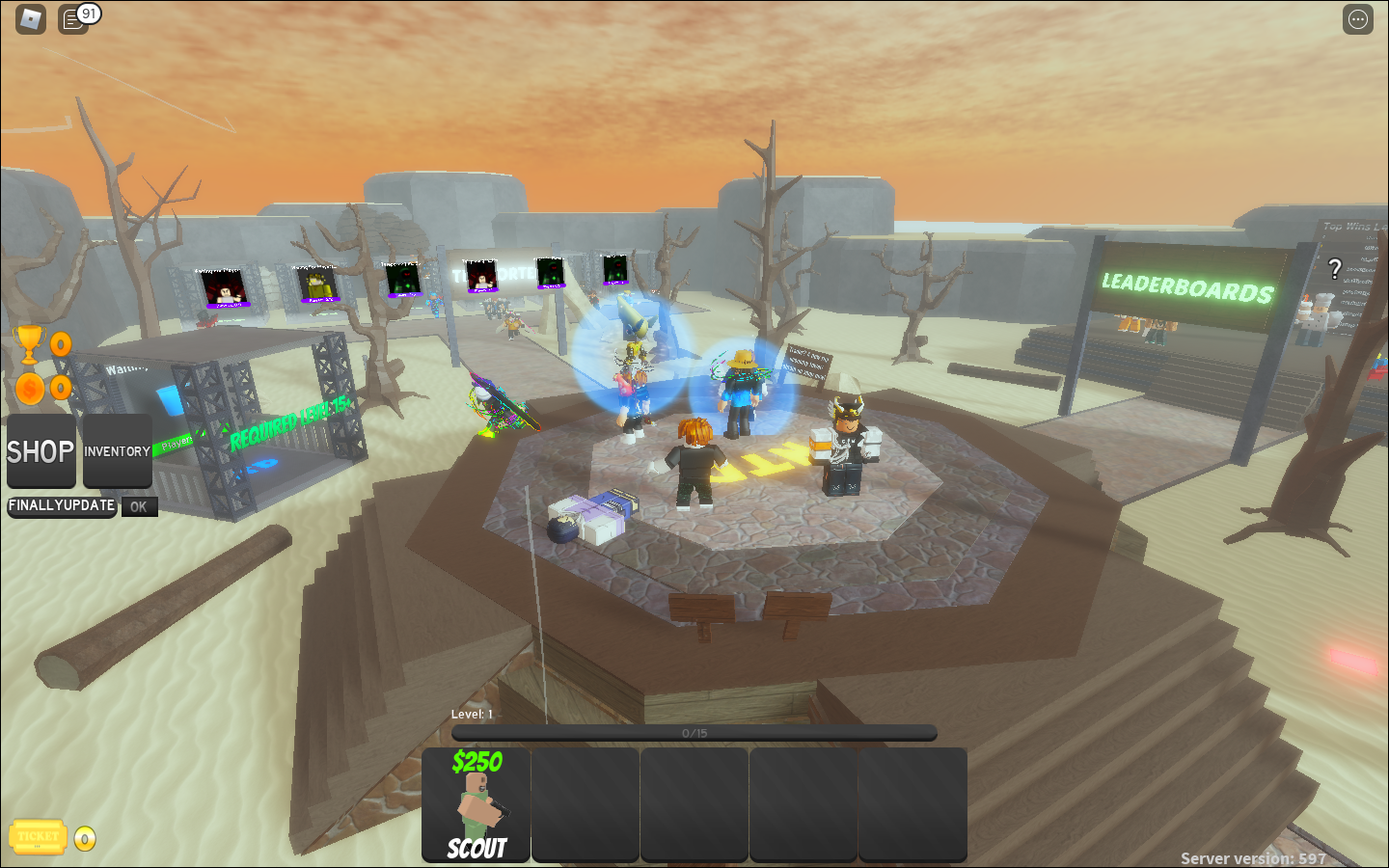Click the code entry text field
Viewport: 1389px width, 868px height.
(x=62, y=506)
